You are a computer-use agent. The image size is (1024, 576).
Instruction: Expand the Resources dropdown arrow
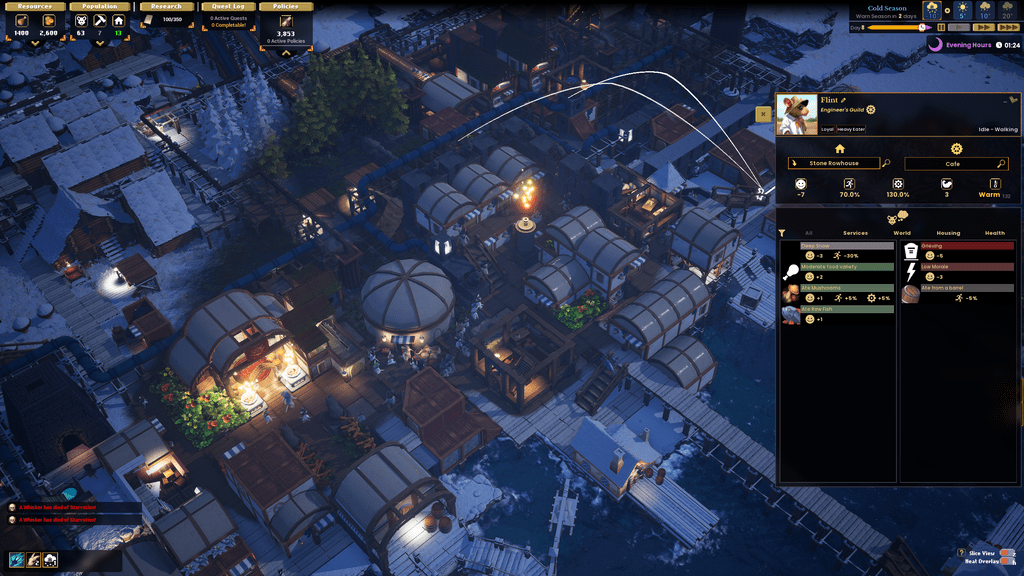point(35,43)
